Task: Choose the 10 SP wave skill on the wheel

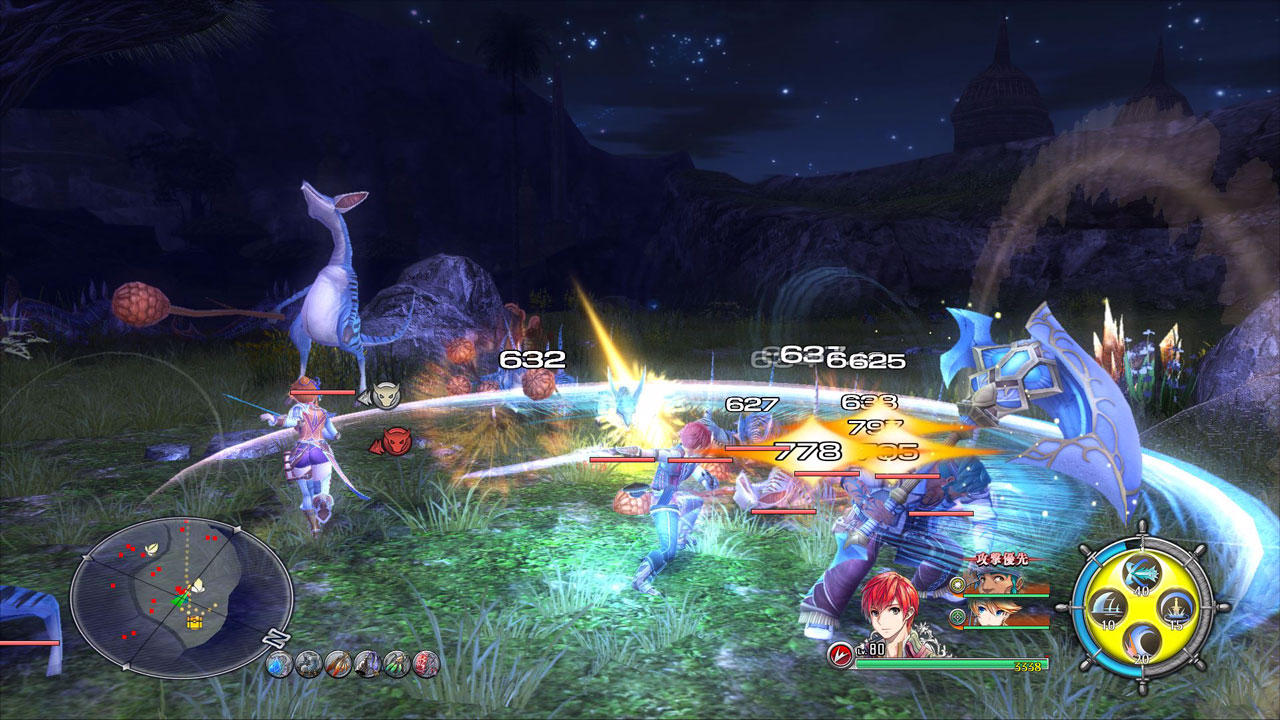Action: point(1109,607)
